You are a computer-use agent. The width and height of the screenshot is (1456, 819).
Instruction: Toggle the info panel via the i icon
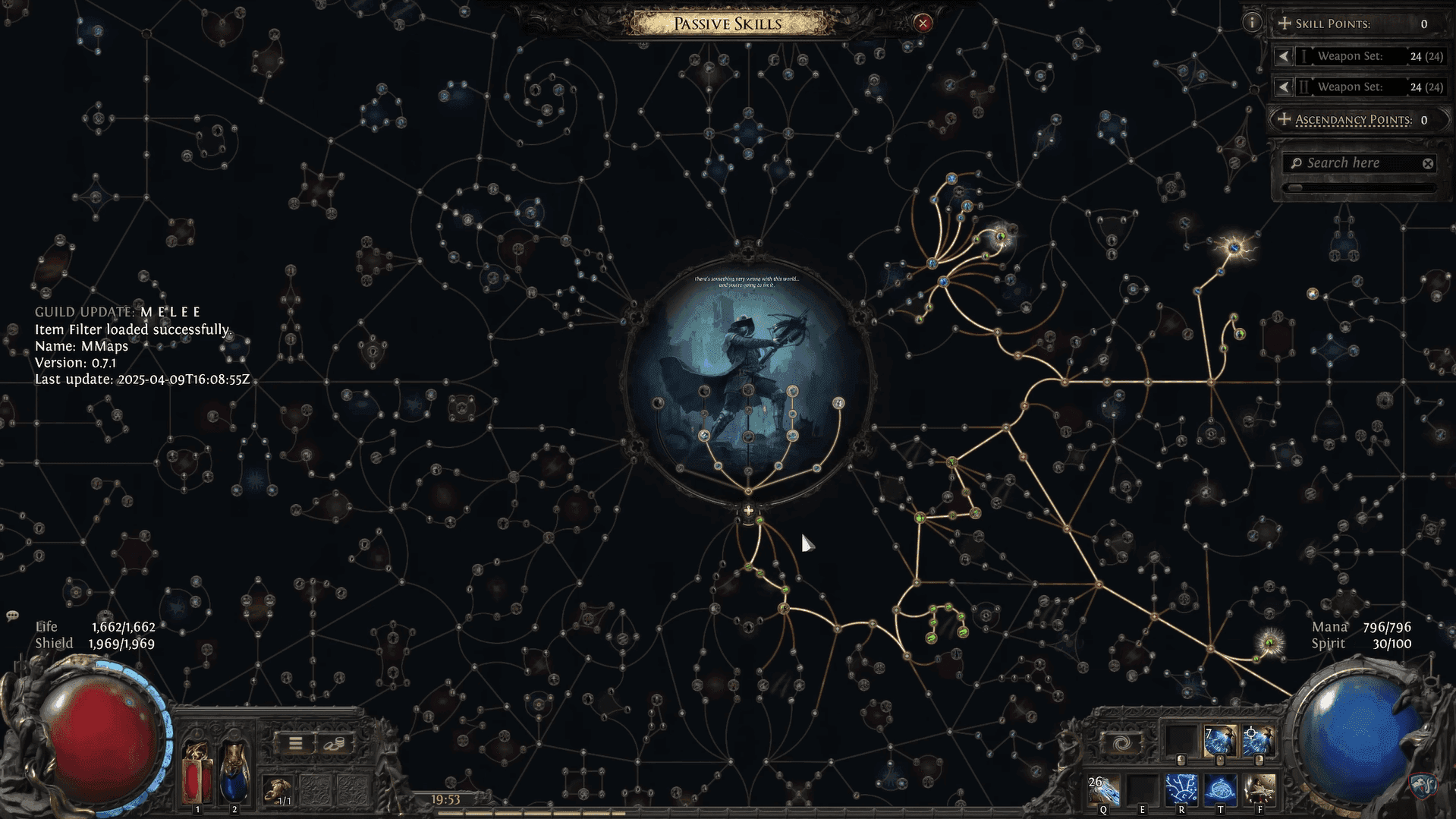pyautogui.click(x=1253, y=22)
